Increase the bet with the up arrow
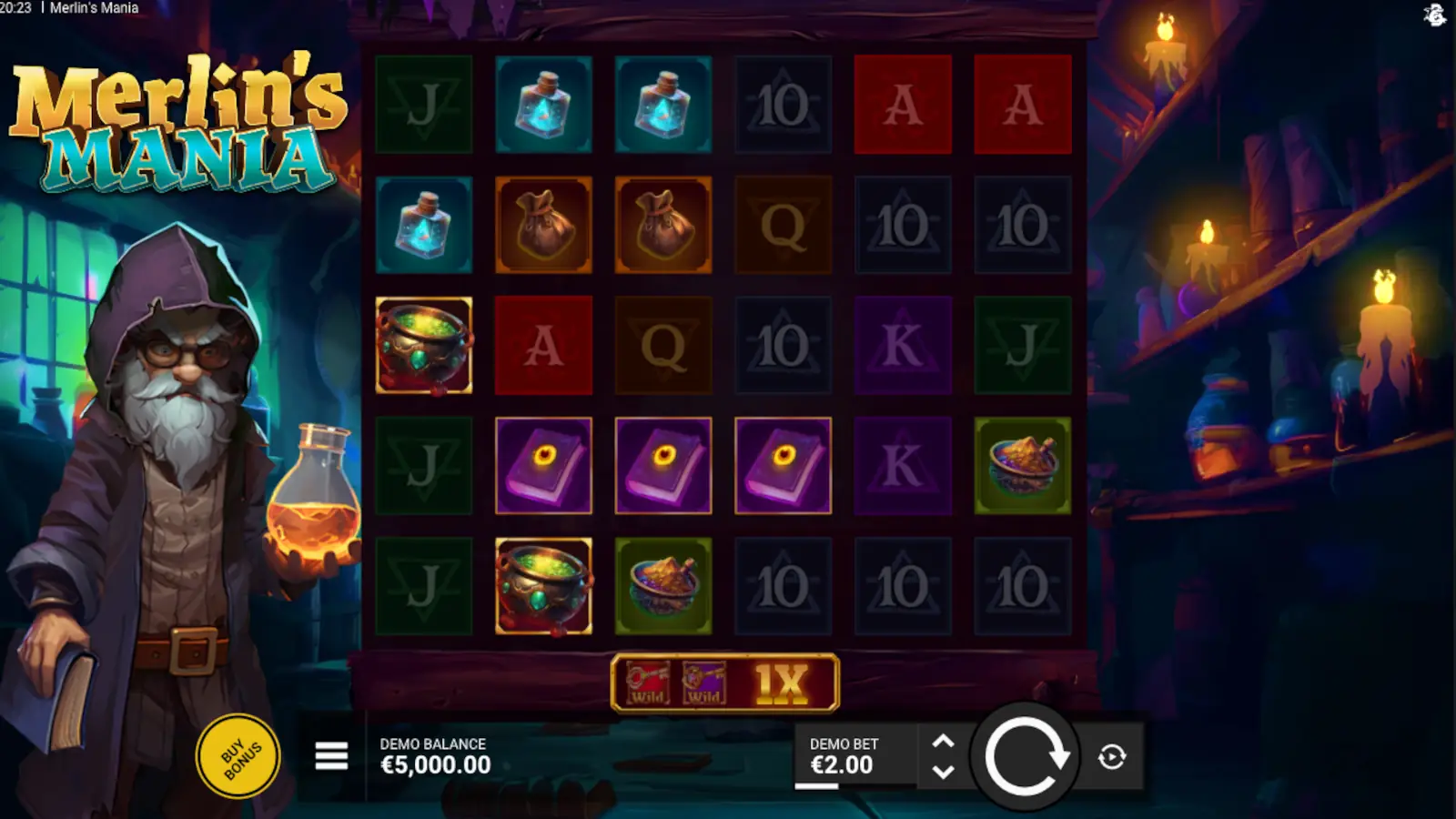This screenshot has height=819, width=1456. (942, 741)
